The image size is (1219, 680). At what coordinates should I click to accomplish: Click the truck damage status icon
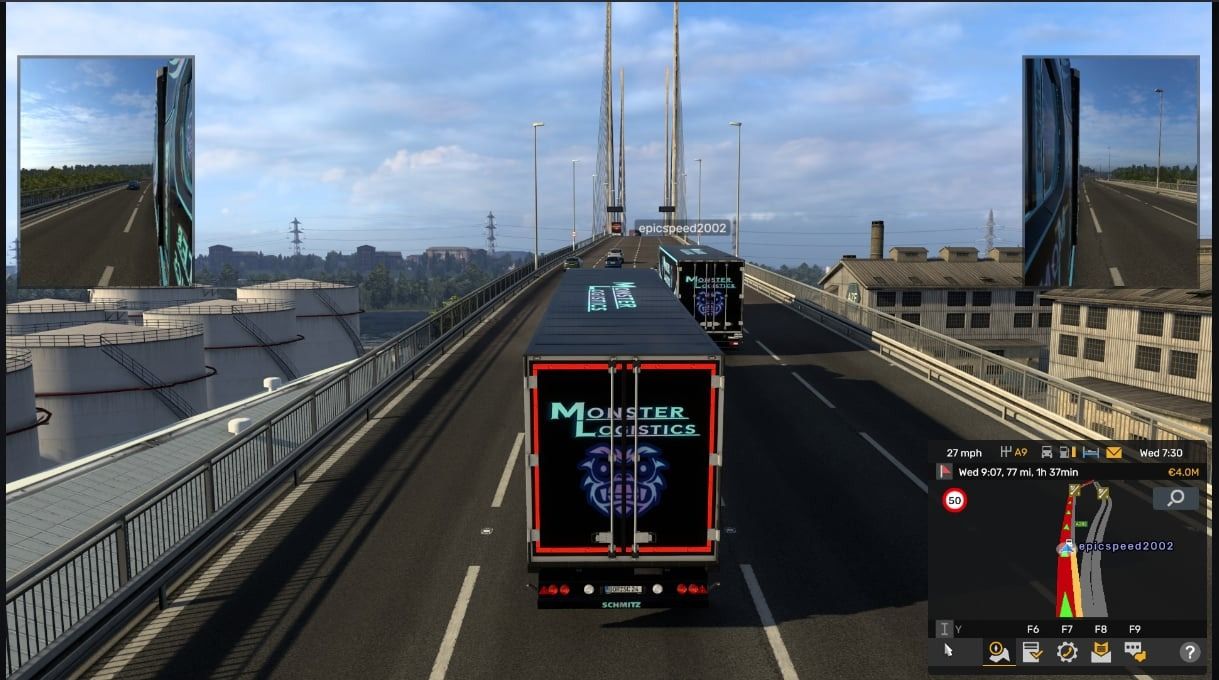(x=1046, y=453)
